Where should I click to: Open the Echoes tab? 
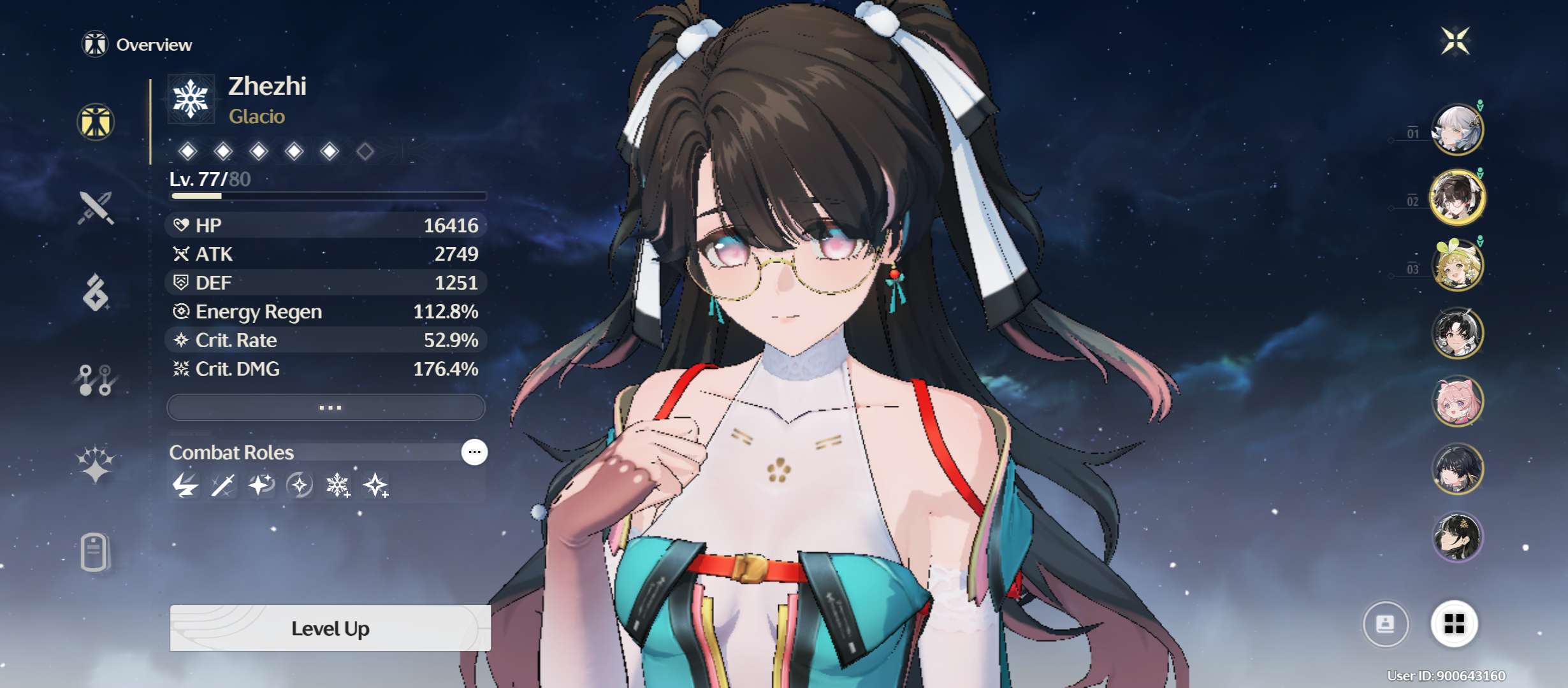(96, 293)
